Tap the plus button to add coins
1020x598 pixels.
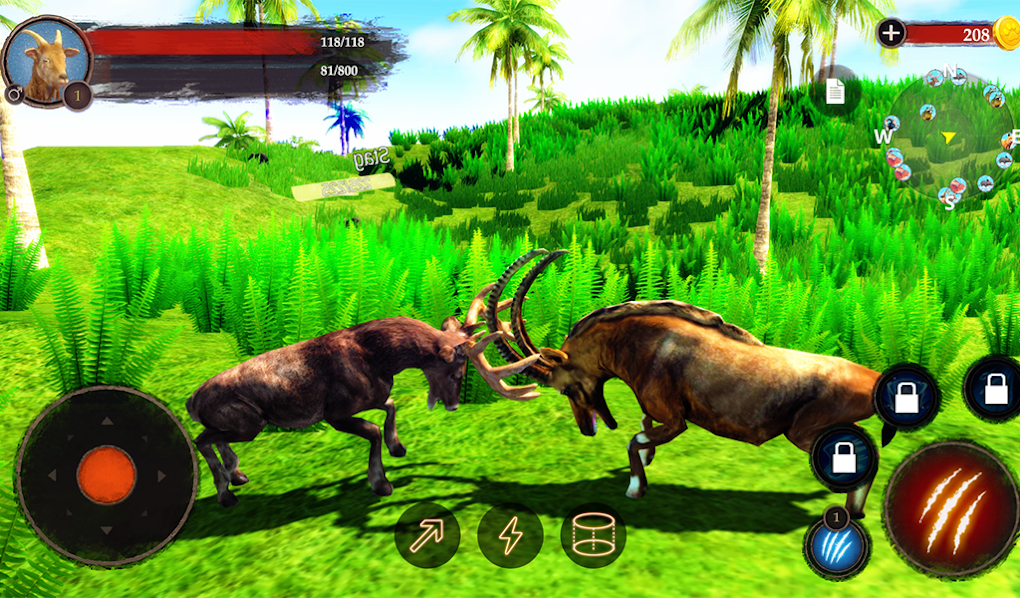point(891,33)
